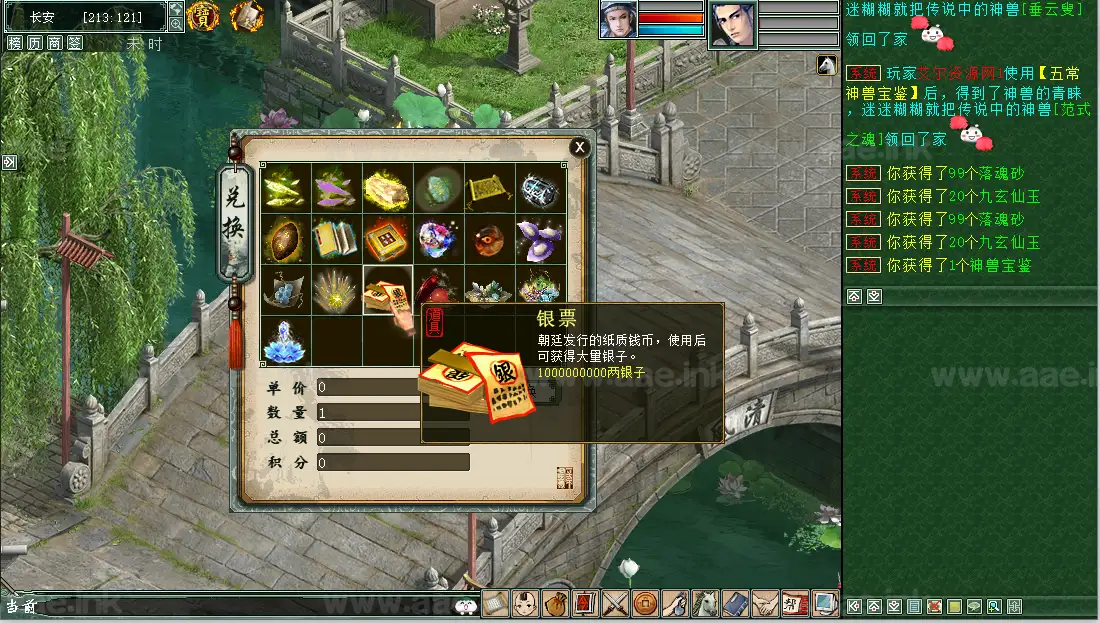The image size is (1100, 623).
Task: Select the player character portrait
Action: pos(619,19)
